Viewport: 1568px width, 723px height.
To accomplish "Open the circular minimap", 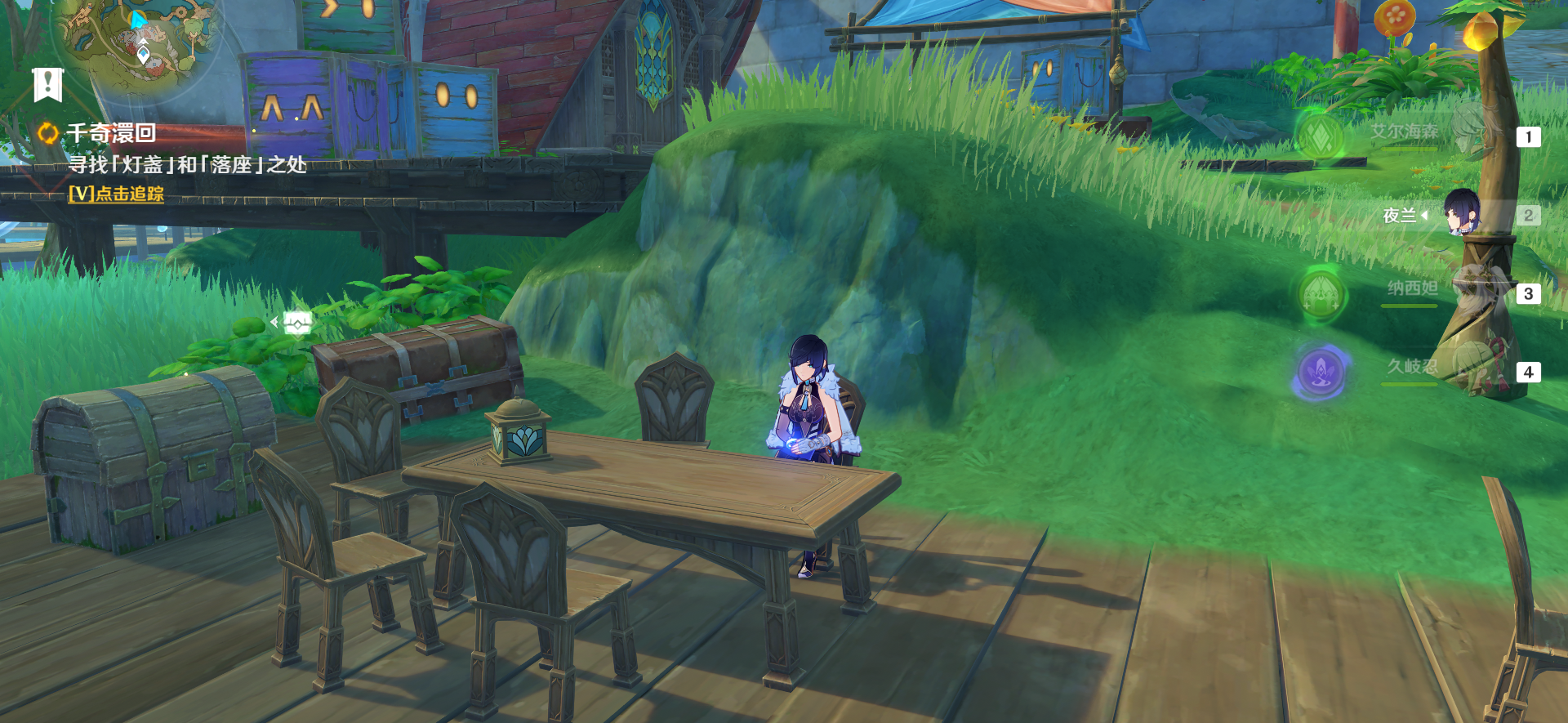I will tap(139, 37).
